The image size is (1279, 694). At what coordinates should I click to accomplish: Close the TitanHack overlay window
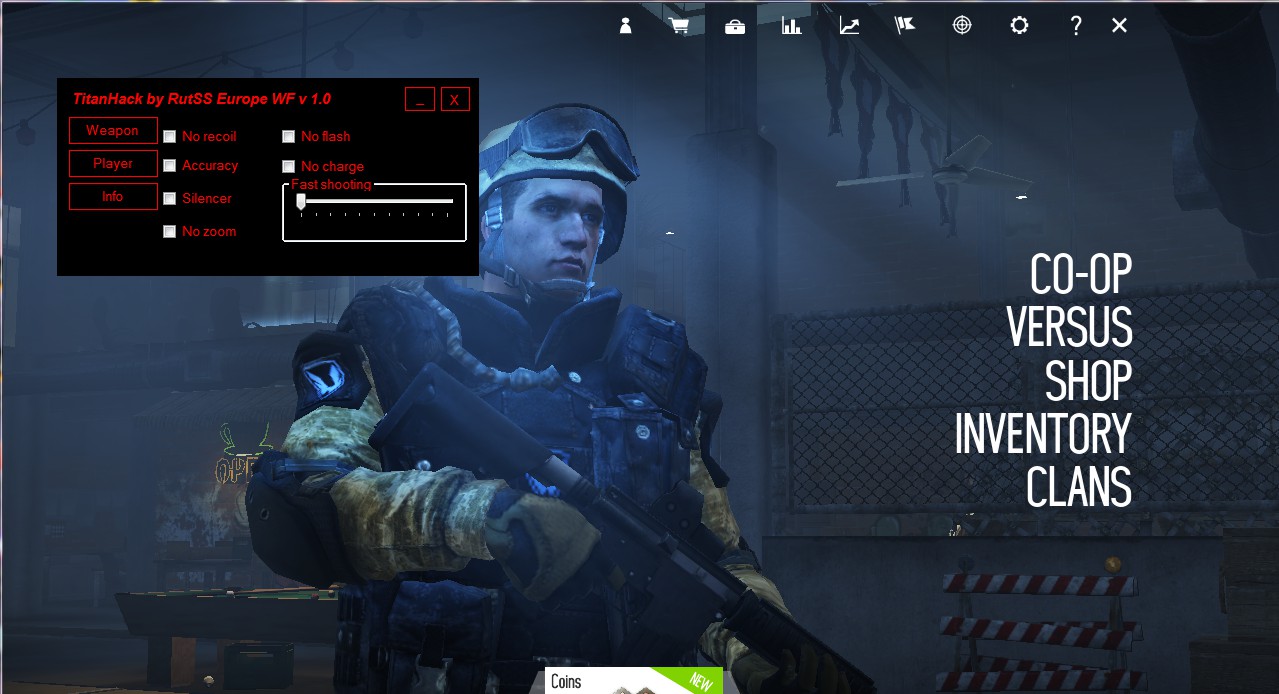[x=454, y=99]
